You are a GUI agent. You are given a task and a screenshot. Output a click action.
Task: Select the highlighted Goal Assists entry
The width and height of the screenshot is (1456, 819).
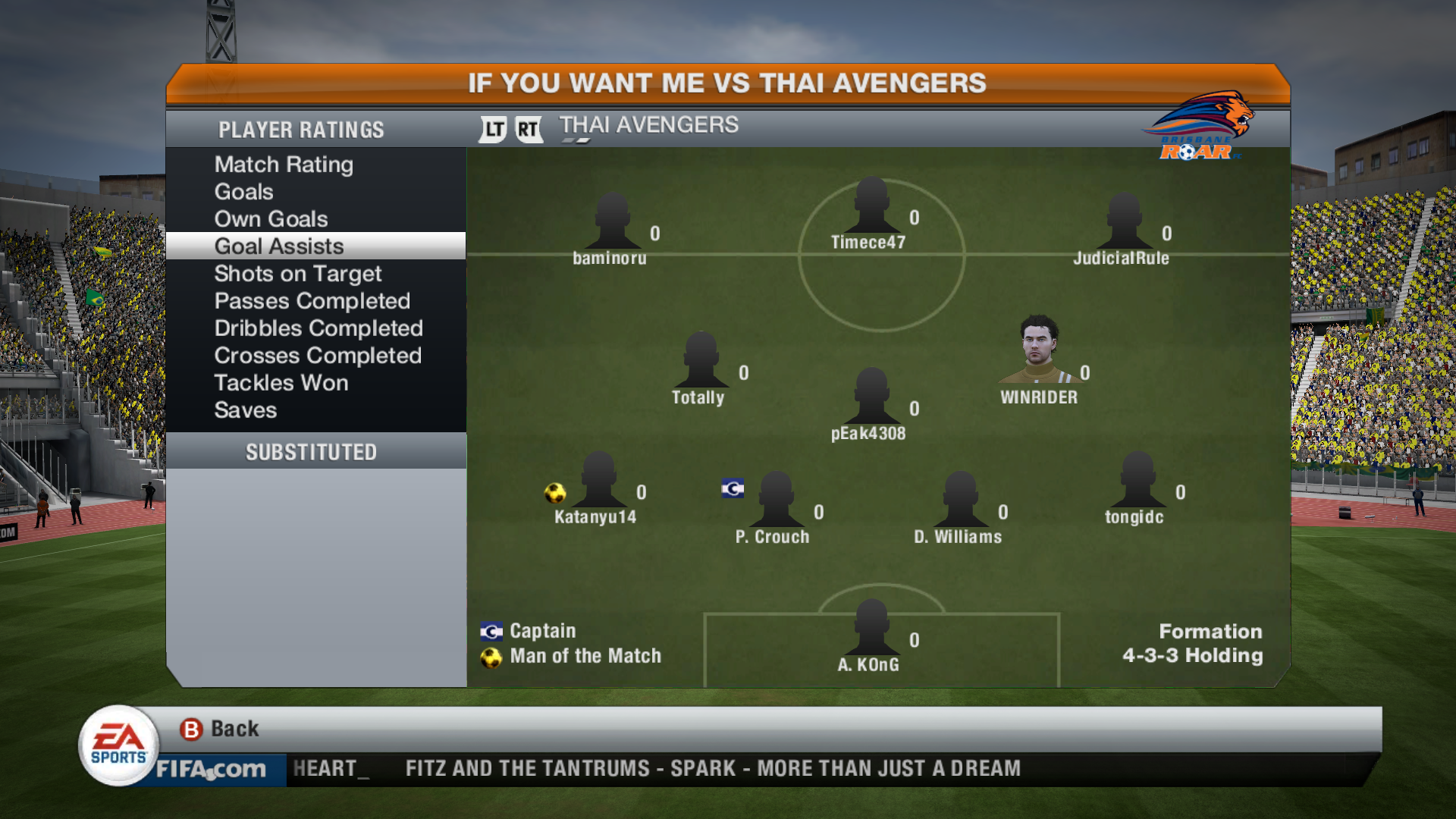pos(279,246)
